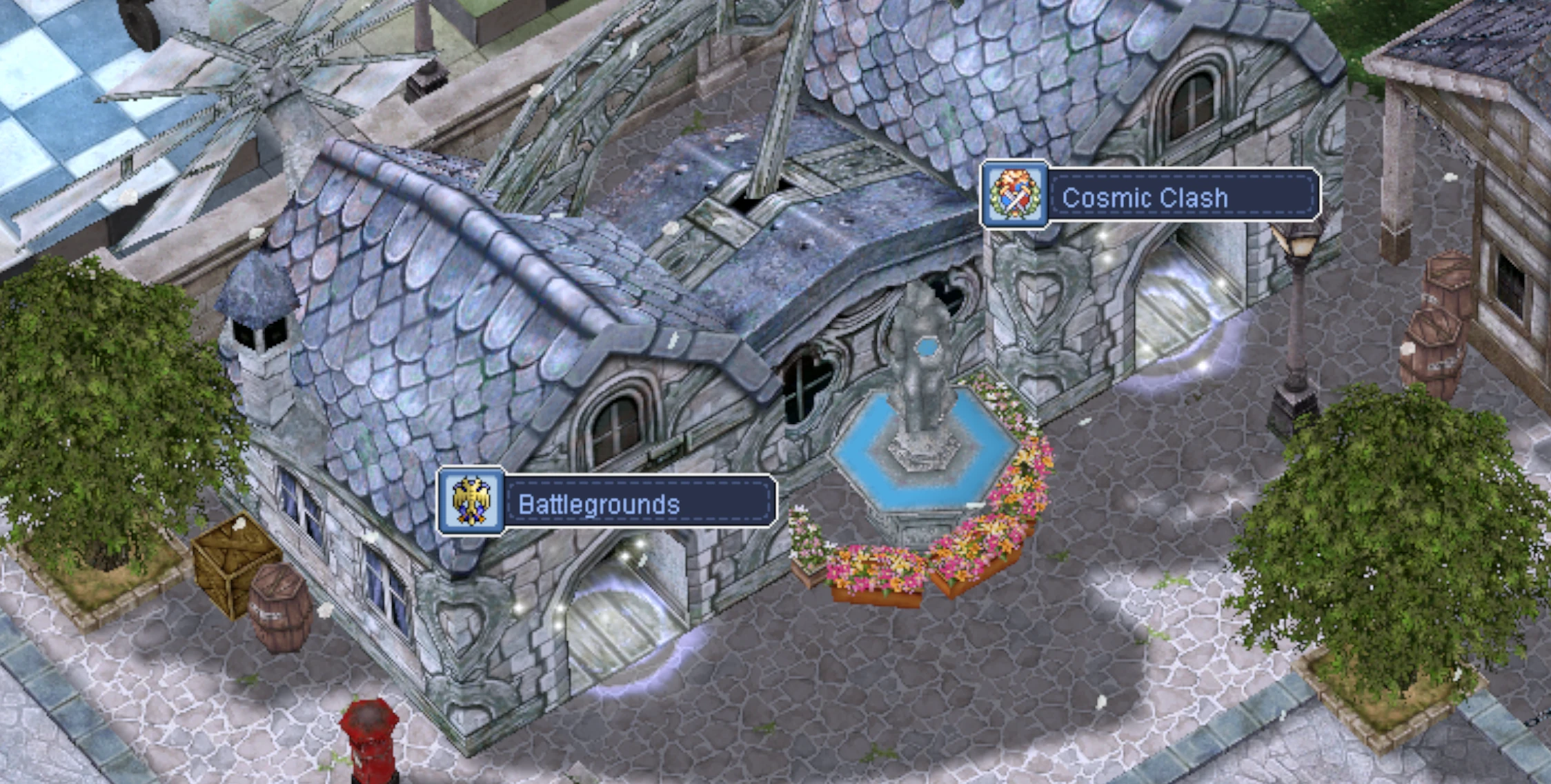Select the Battlegrounds label text

tap(598, 505)
